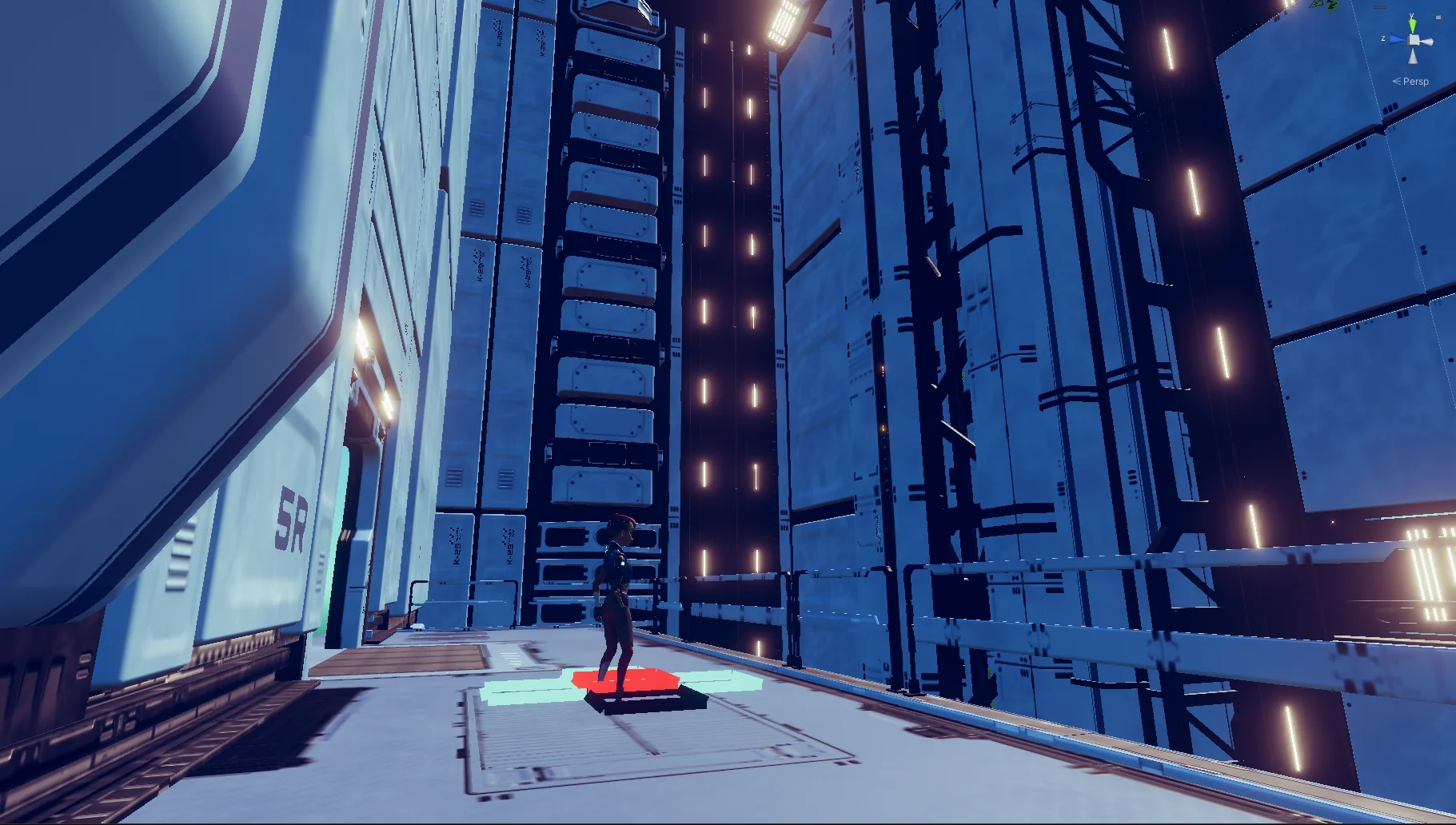Click the right white X axis cone
Image resolution: width=1456 pixels, height=825 pixels.
(x=1430, y=42)
